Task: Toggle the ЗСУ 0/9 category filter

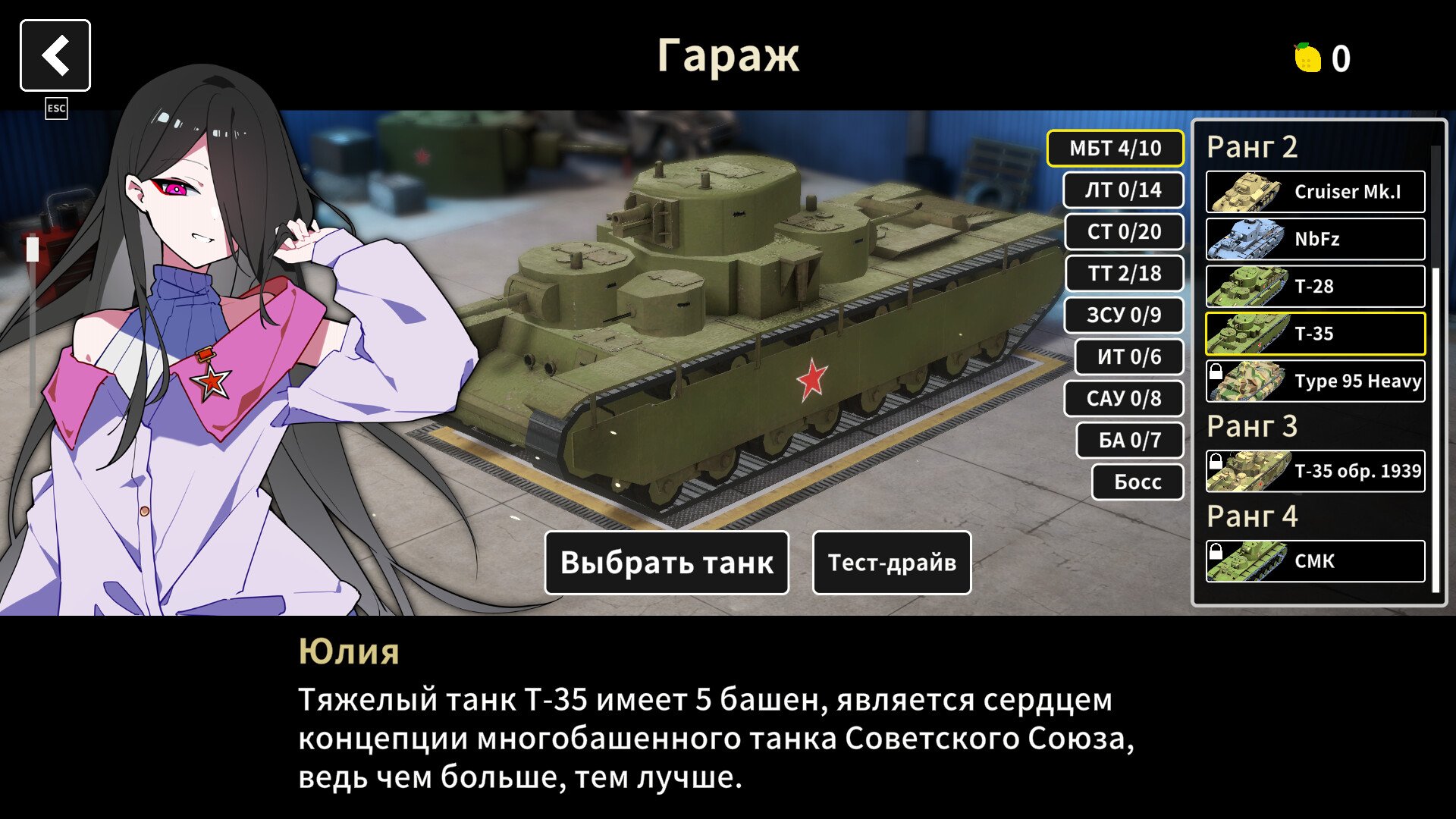Action: 1125,315
